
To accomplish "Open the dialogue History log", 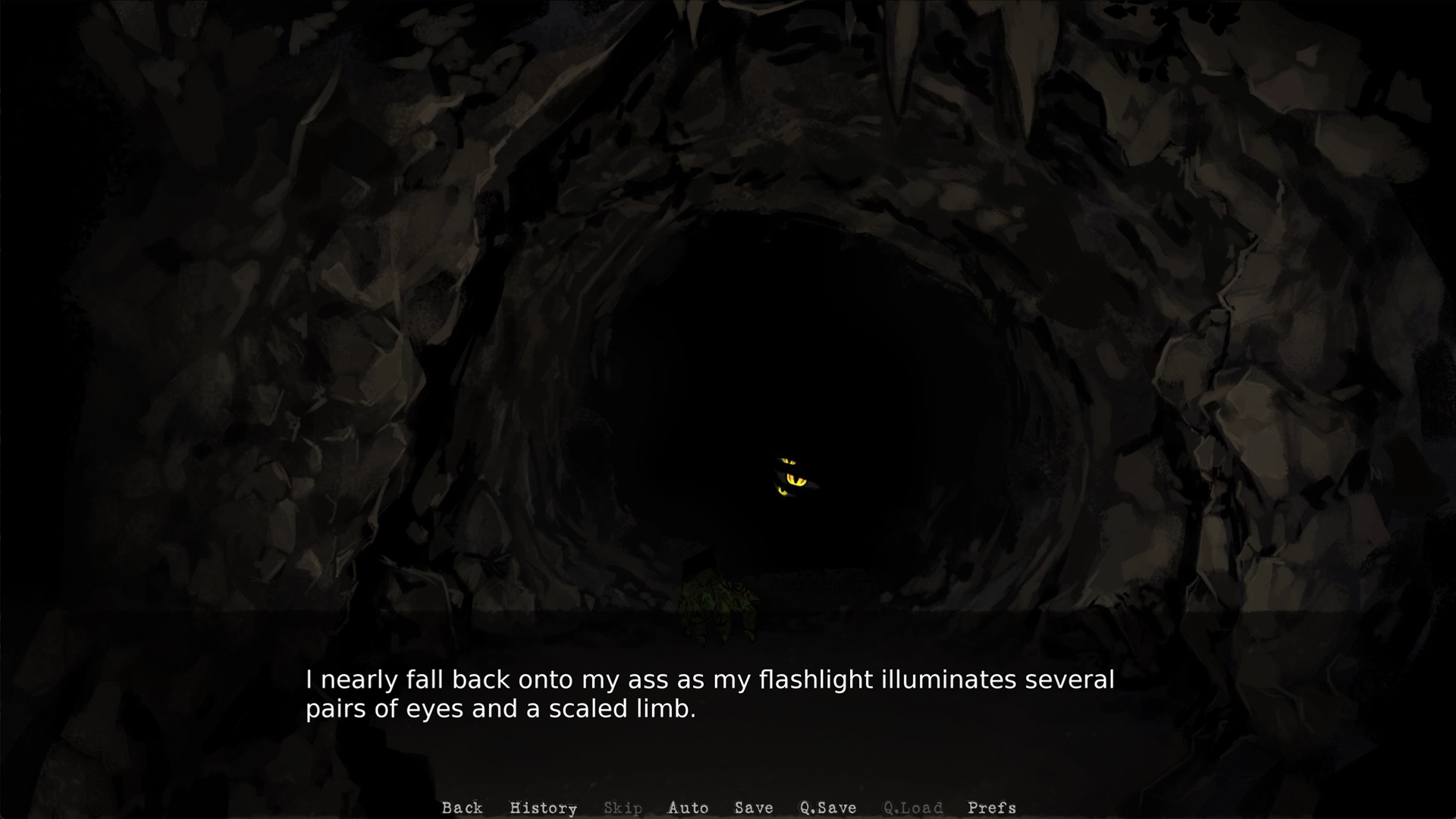I will (x=543, y=808).
